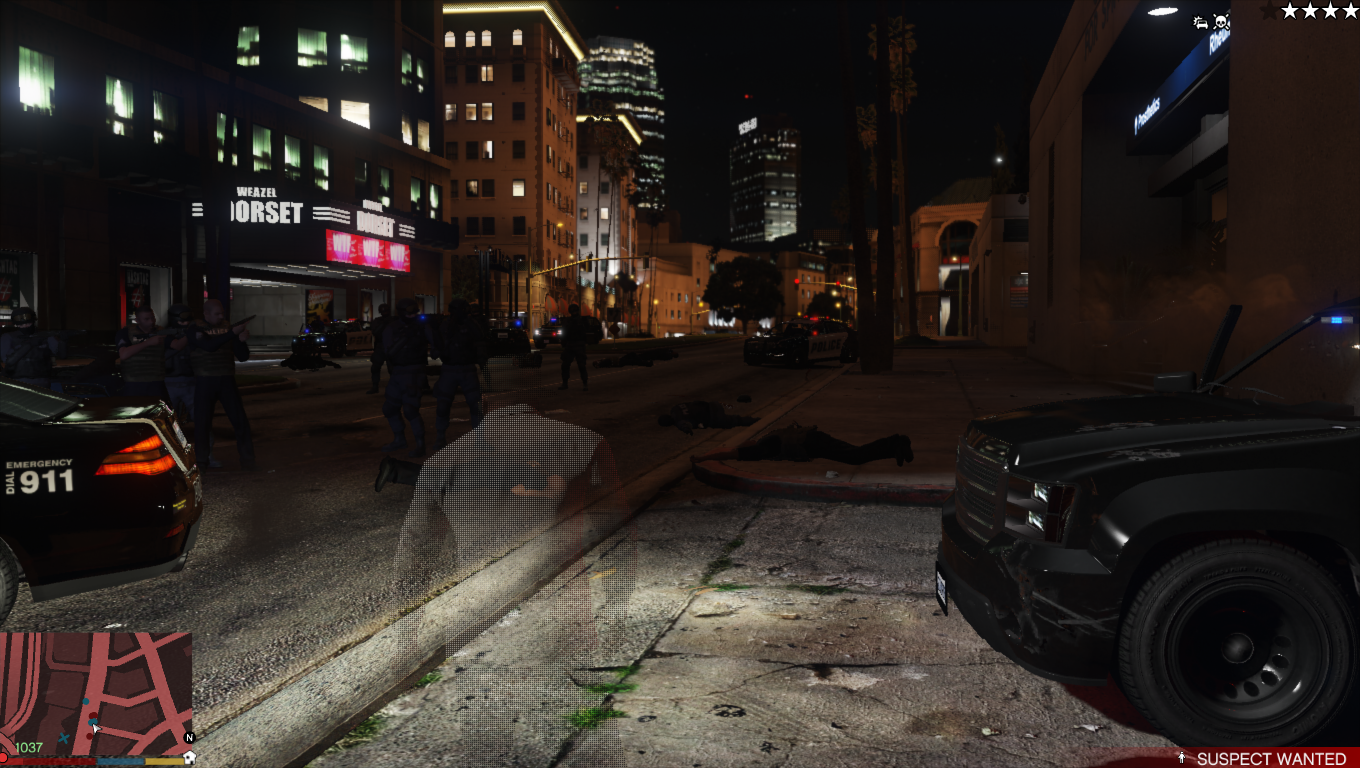The width and height of the screenshot is (1360, 768).
Task: Select the north compass marker on the minimap
Action: 189,738
